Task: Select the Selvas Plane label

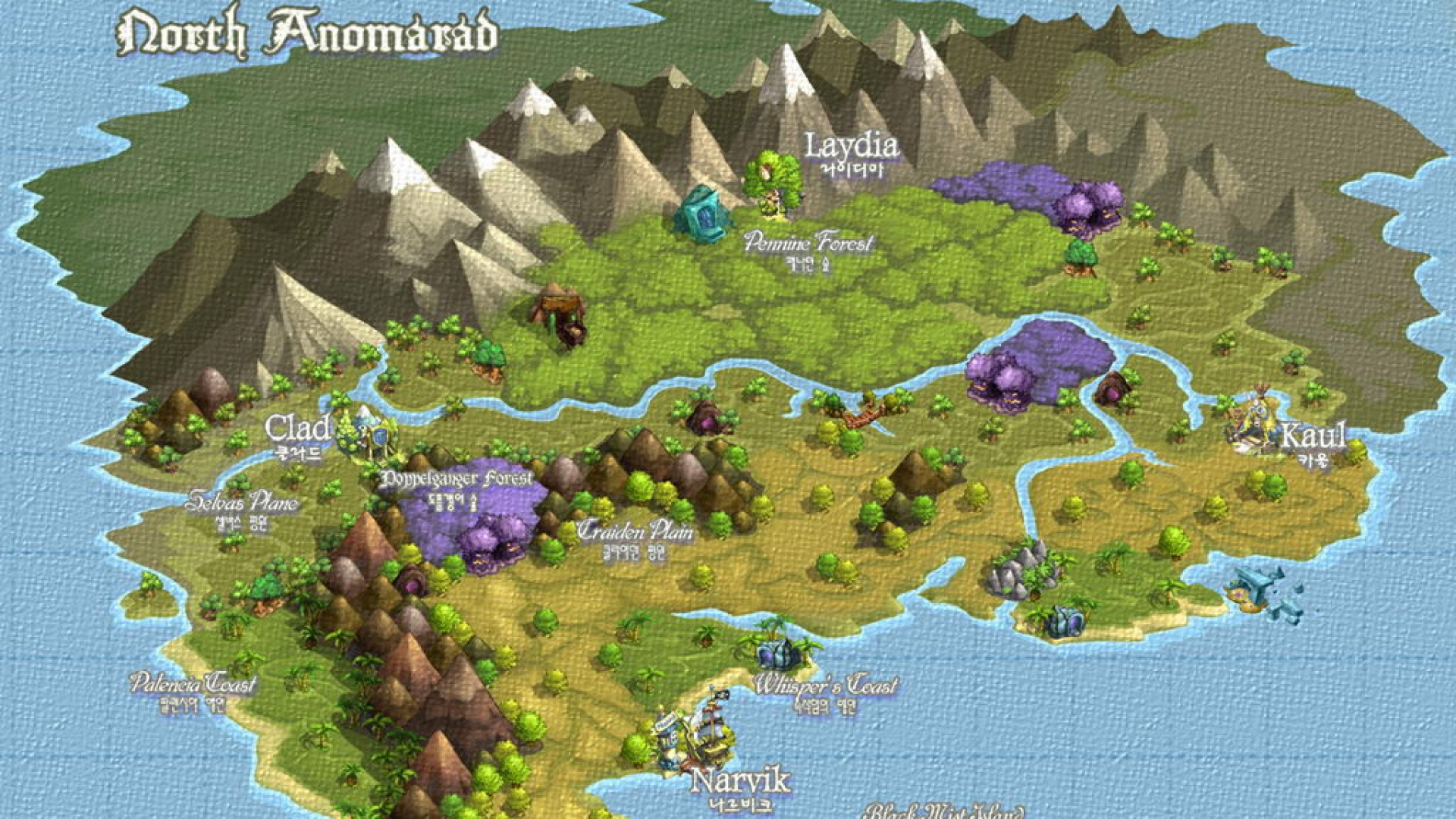Action: [x=242, y=502]
